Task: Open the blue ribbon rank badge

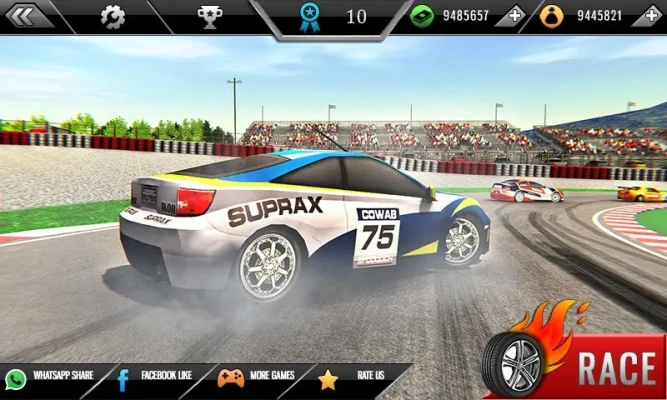Action: click(310, 16)
